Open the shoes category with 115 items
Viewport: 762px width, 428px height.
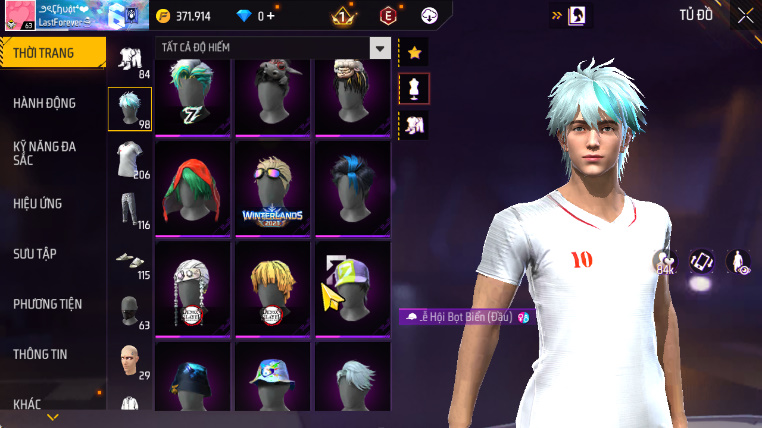[x=130, y=260]
